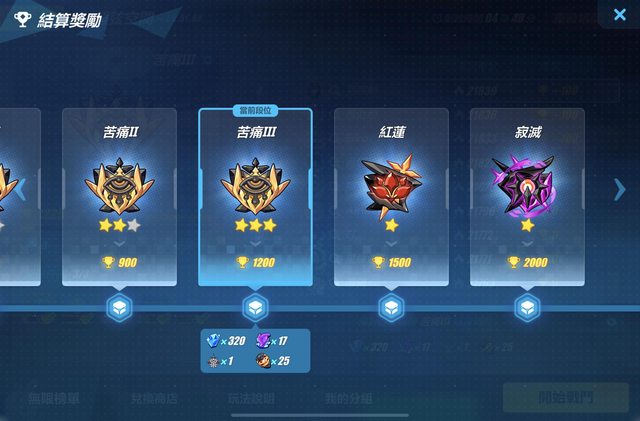Screen dimensions: 640x421
Task: Close the 結算獎勵 rewards panel
Action: [x=612, y=14]
